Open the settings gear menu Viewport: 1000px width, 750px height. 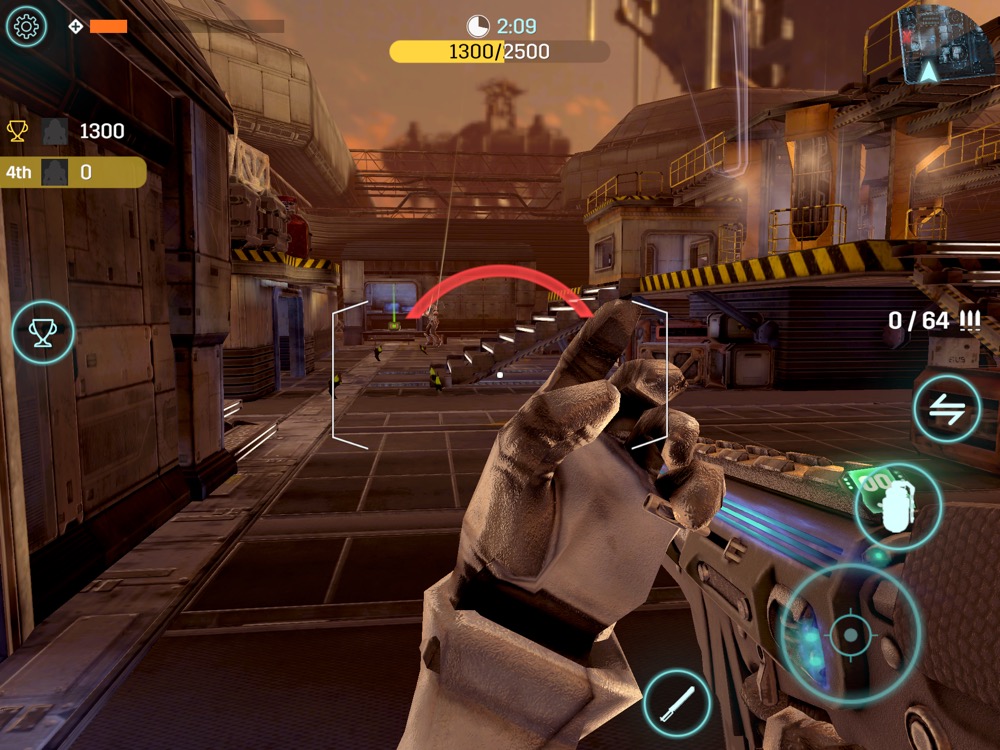(27, 26)
